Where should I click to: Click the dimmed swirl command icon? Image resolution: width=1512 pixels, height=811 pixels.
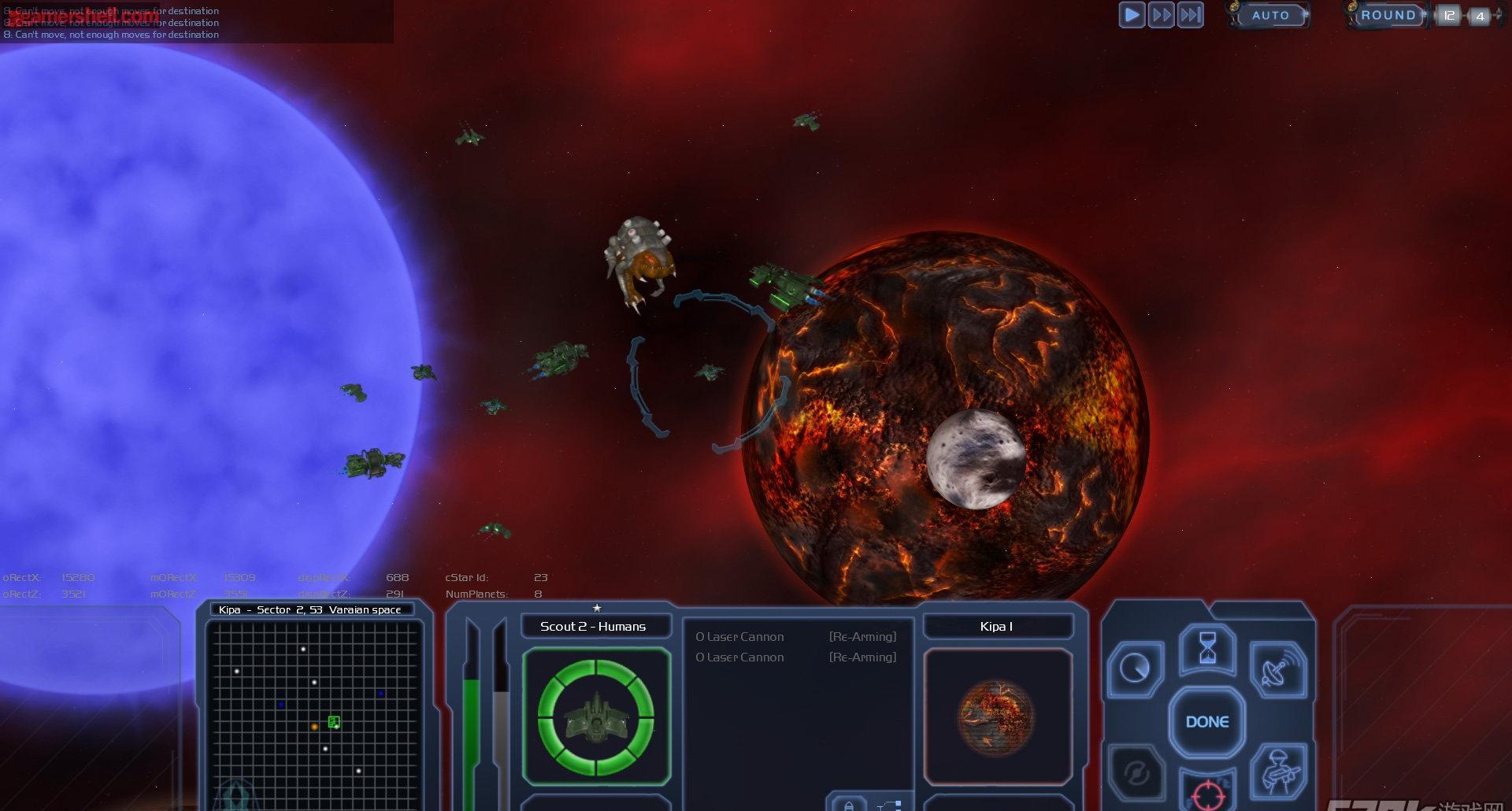tap(1136, 773)
